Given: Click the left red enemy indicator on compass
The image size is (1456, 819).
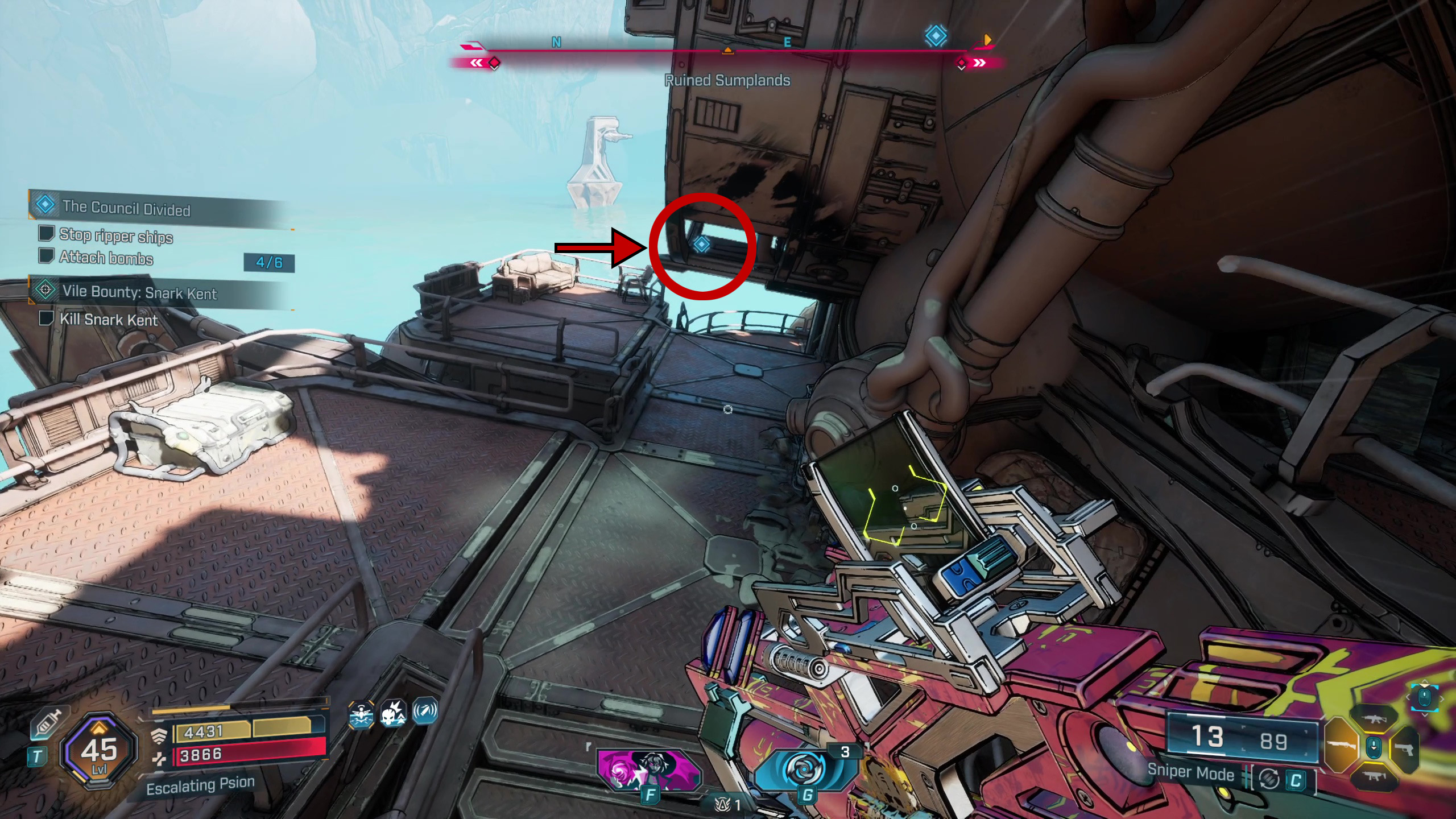Looking at the screenshot, I should (494, 62).
